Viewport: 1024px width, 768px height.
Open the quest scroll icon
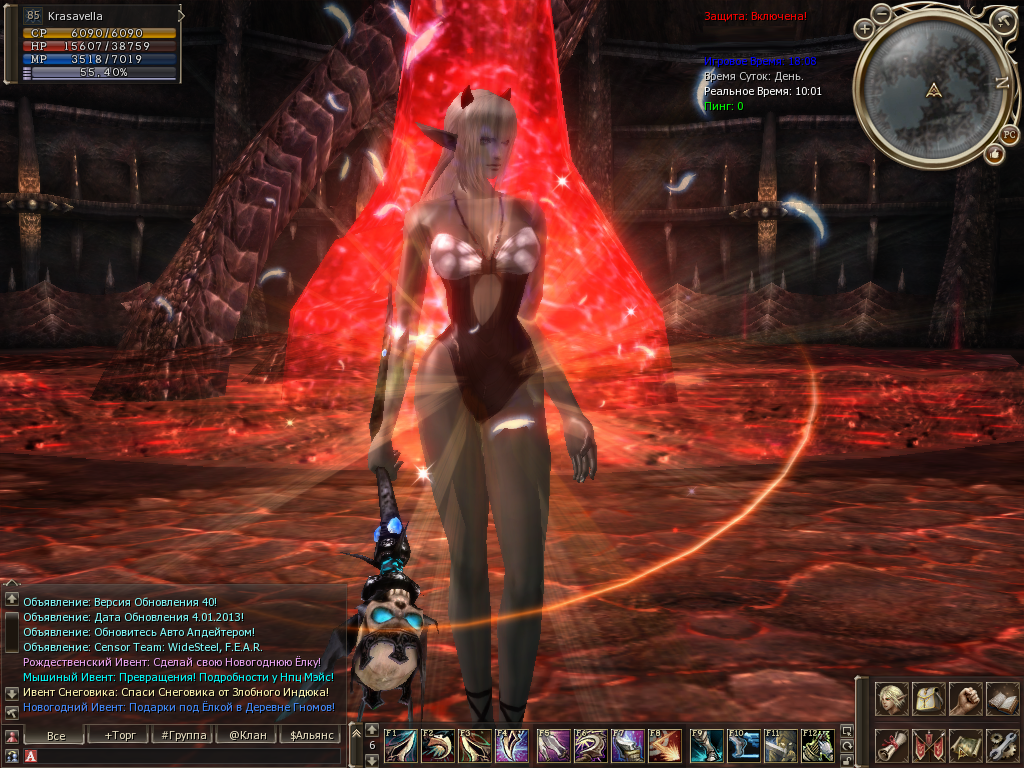891,745
